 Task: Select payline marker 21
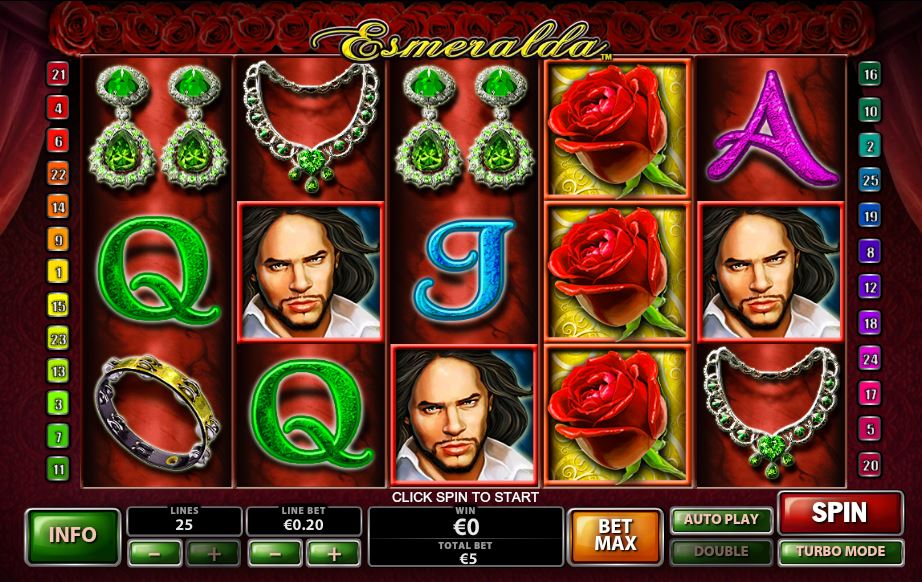click(59, 75)
